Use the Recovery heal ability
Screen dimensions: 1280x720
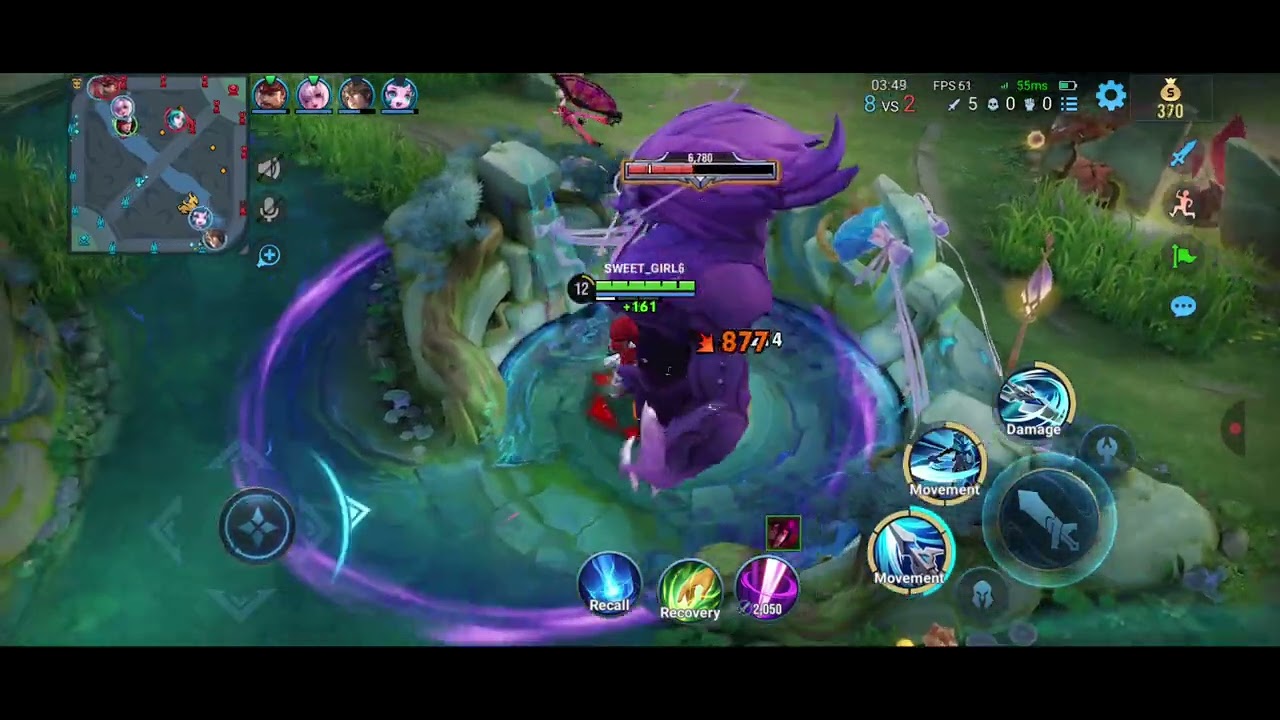pyautogui.click(x=690, y=590)
